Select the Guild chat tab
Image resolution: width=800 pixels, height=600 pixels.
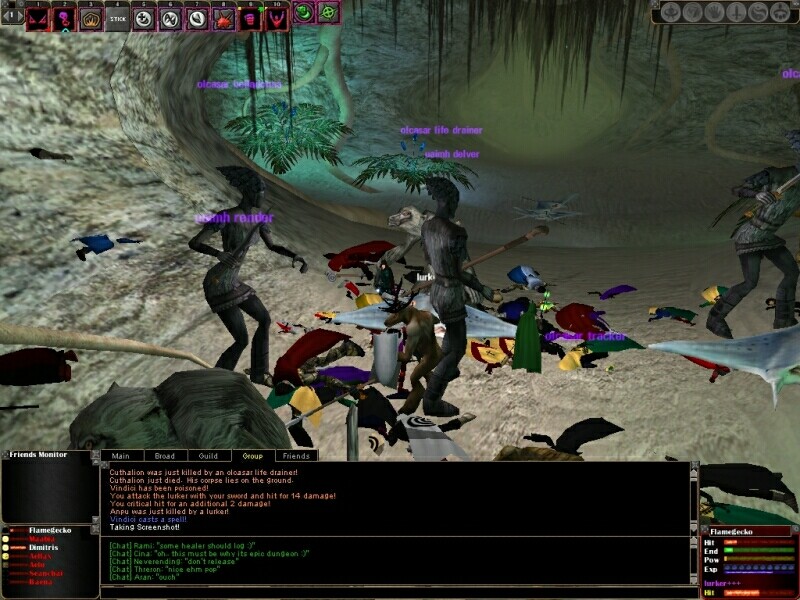(208, 456)
